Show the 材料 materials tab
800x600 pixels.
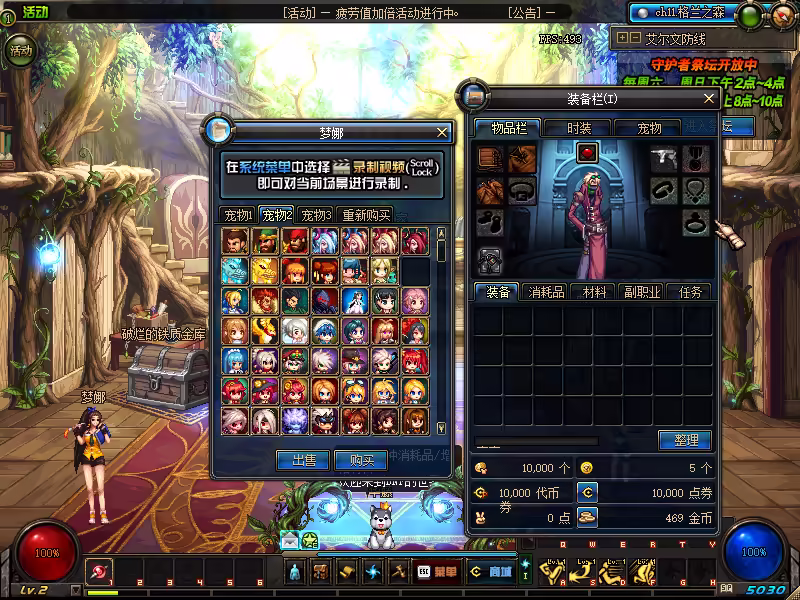click(x=595, y=292)
